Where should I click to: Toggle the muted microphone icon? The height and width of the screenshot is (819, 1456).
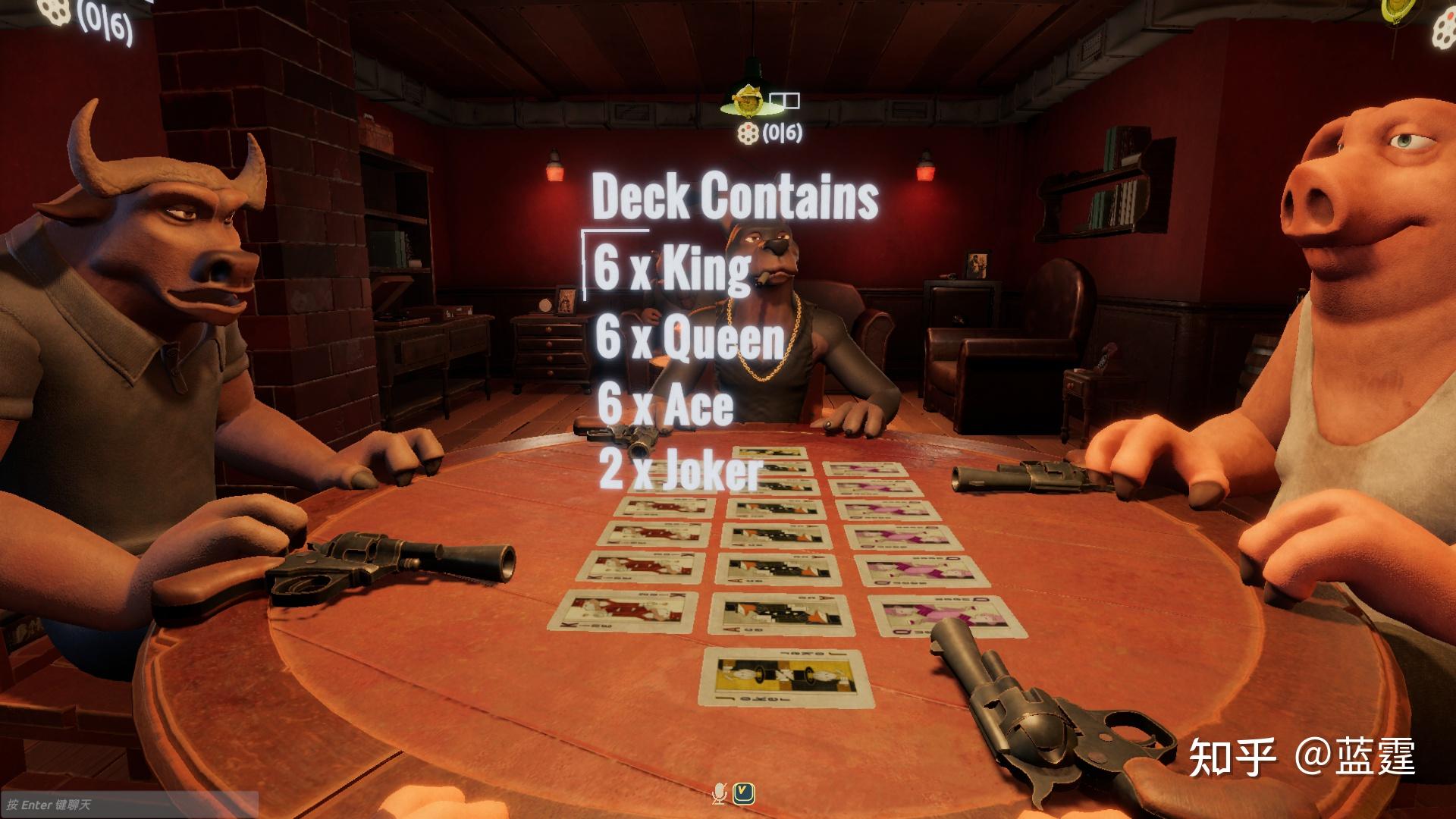coord(719,793)
